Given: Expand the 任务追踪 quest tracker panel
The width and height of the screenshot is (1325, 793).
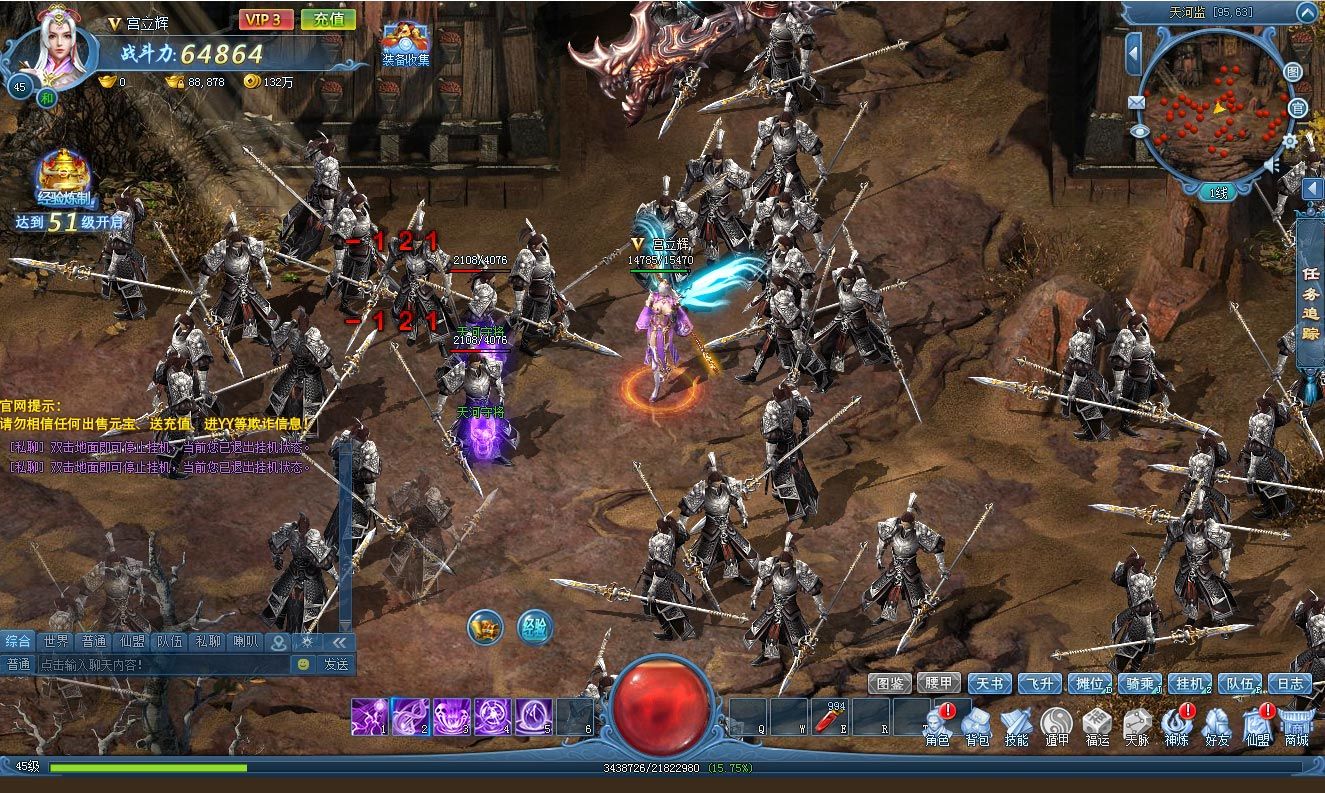Looking at the screenshot, I should 1310,305.
